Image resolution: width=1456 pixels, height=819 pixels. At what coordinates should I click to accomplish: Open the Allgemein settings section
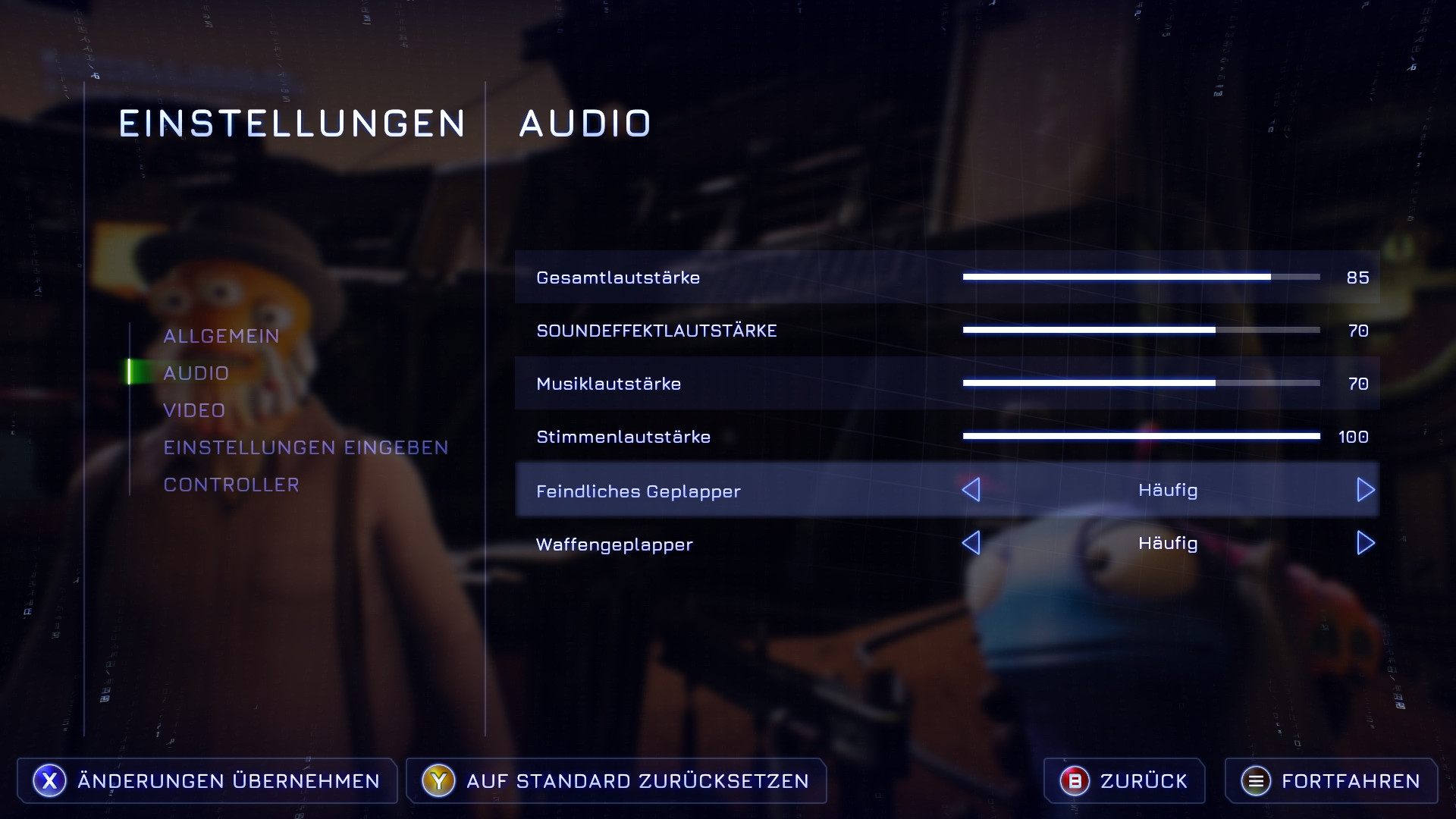tap(221, 336)
